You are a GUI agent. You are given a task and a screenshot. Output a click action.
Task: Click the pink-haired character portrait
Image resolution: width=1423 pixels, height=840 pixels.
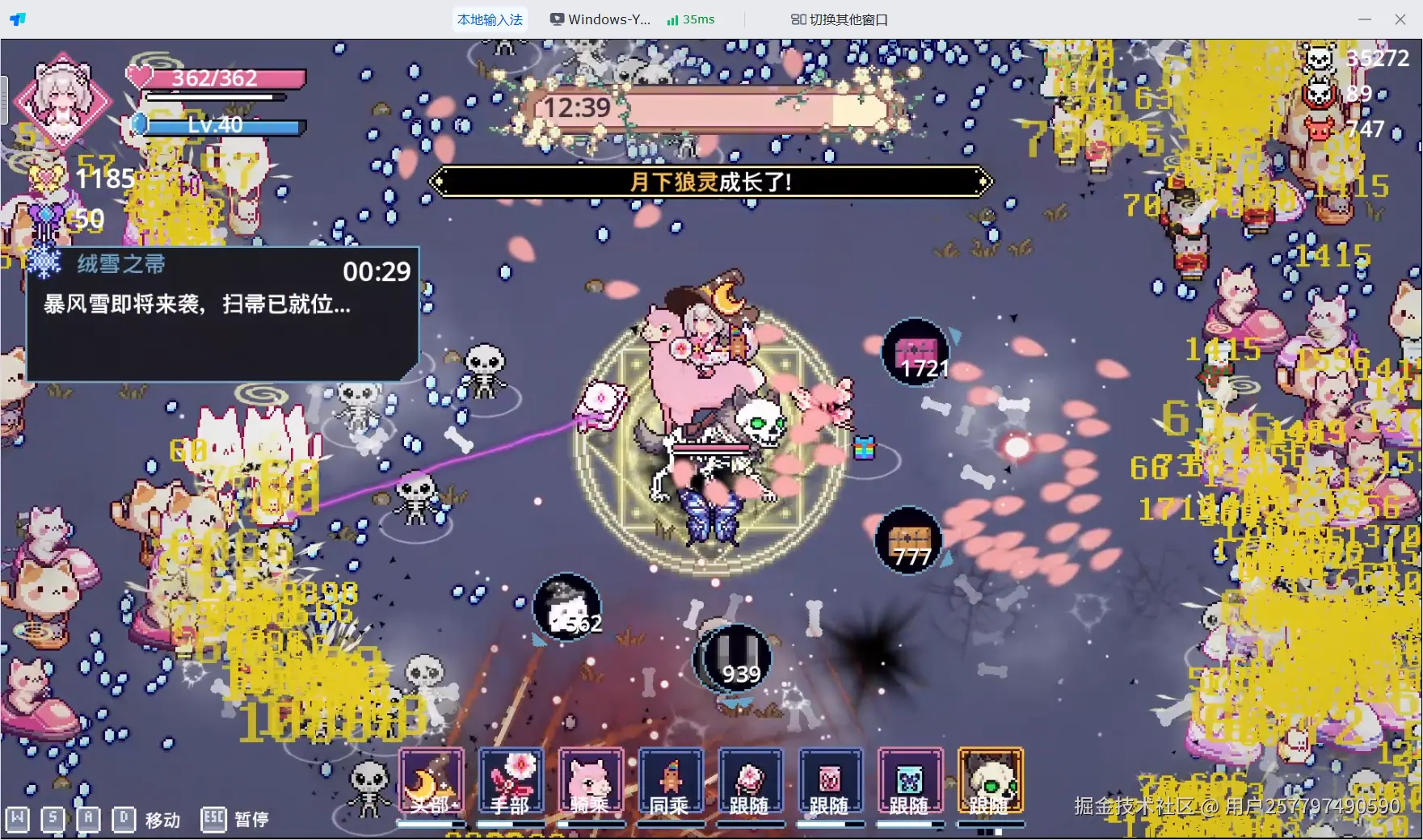pyautogui.click(x=63, y=100)
